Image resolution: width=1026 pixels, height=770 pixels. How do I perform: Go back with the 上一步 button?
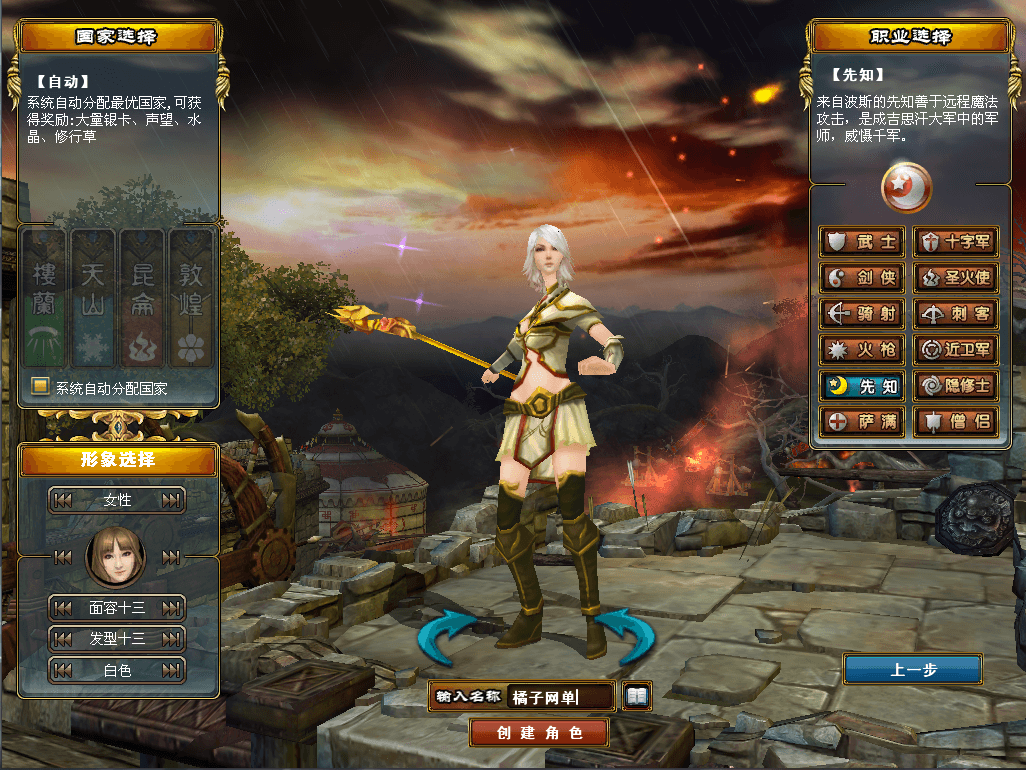912,670
